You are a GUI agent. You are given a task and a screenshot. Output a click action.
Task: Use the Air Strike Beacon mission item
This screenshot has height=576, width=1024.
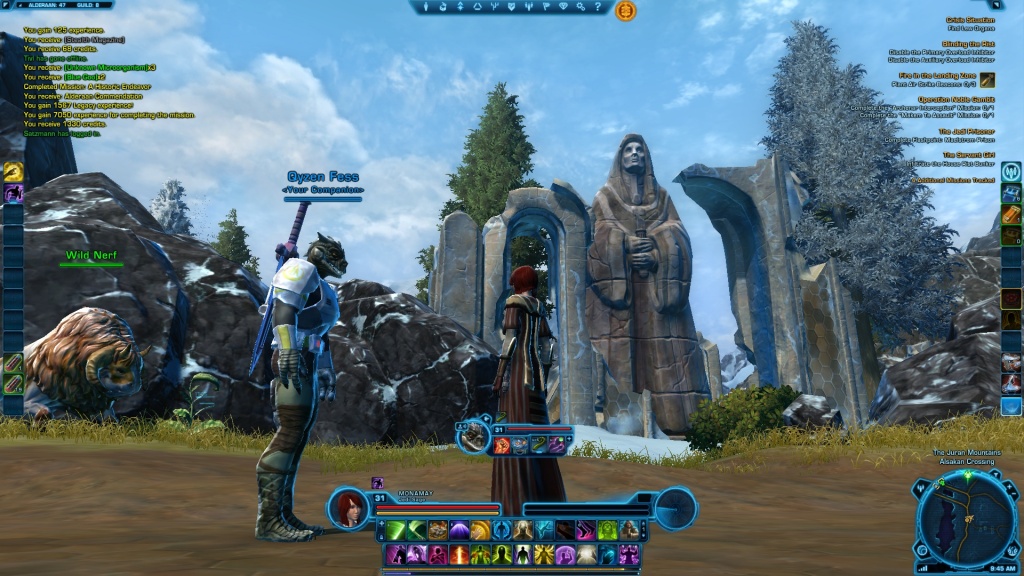point(987,80)
